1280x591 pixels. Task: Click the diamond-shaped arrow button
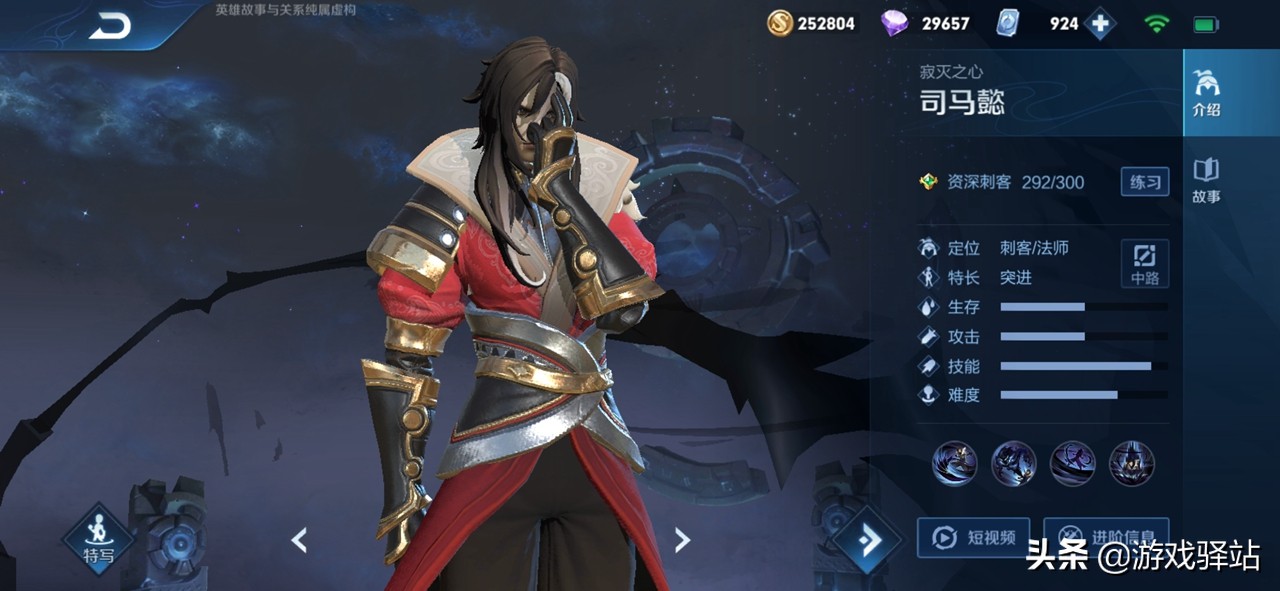867,541
